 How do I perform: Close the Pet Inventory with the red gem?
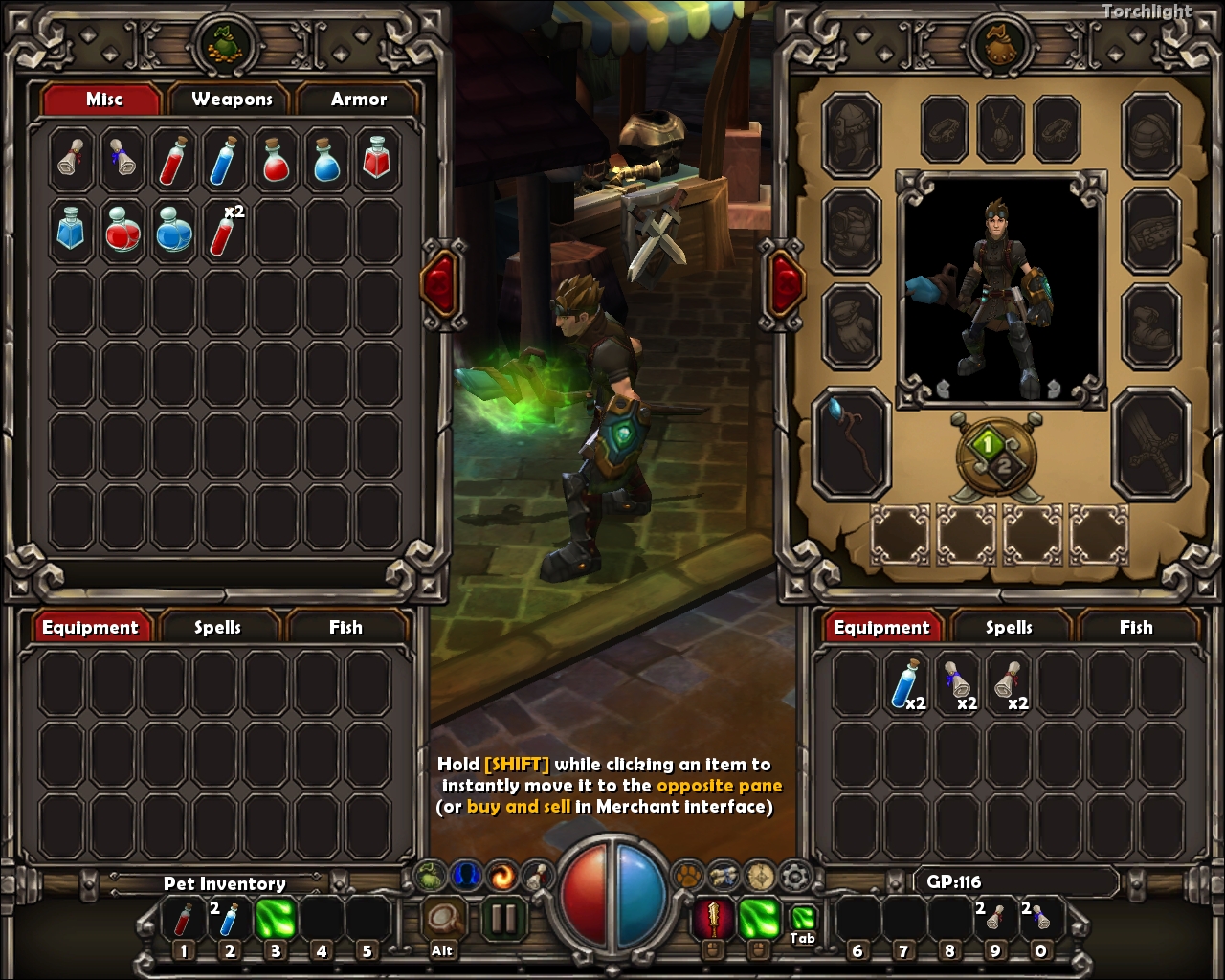click(441, 282)
